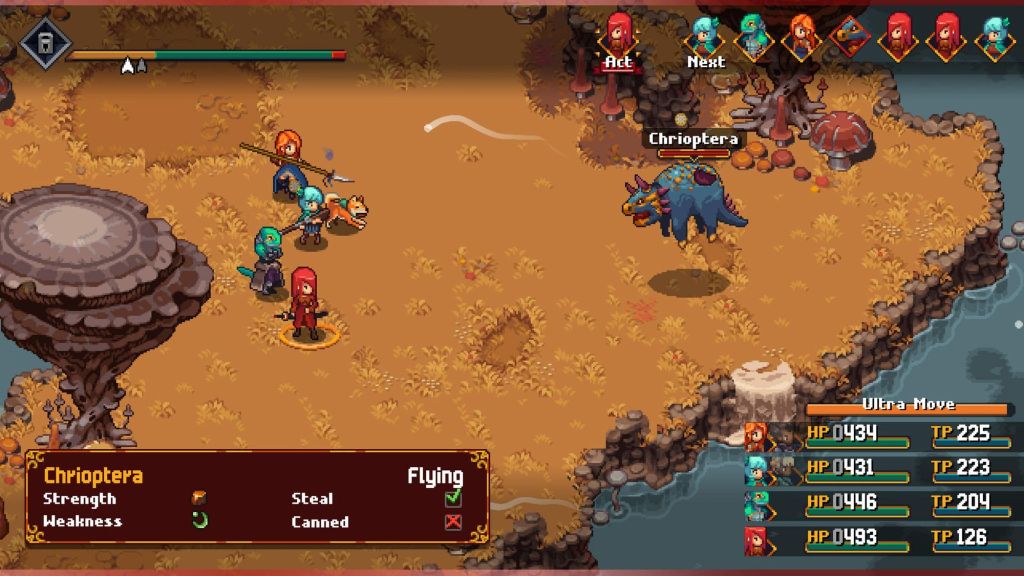Image resolution: width=1024 pixels, height=576 pixels.
Task: Pick the orange-haired portrait in the turn order
Action: [x=800, y=36]
